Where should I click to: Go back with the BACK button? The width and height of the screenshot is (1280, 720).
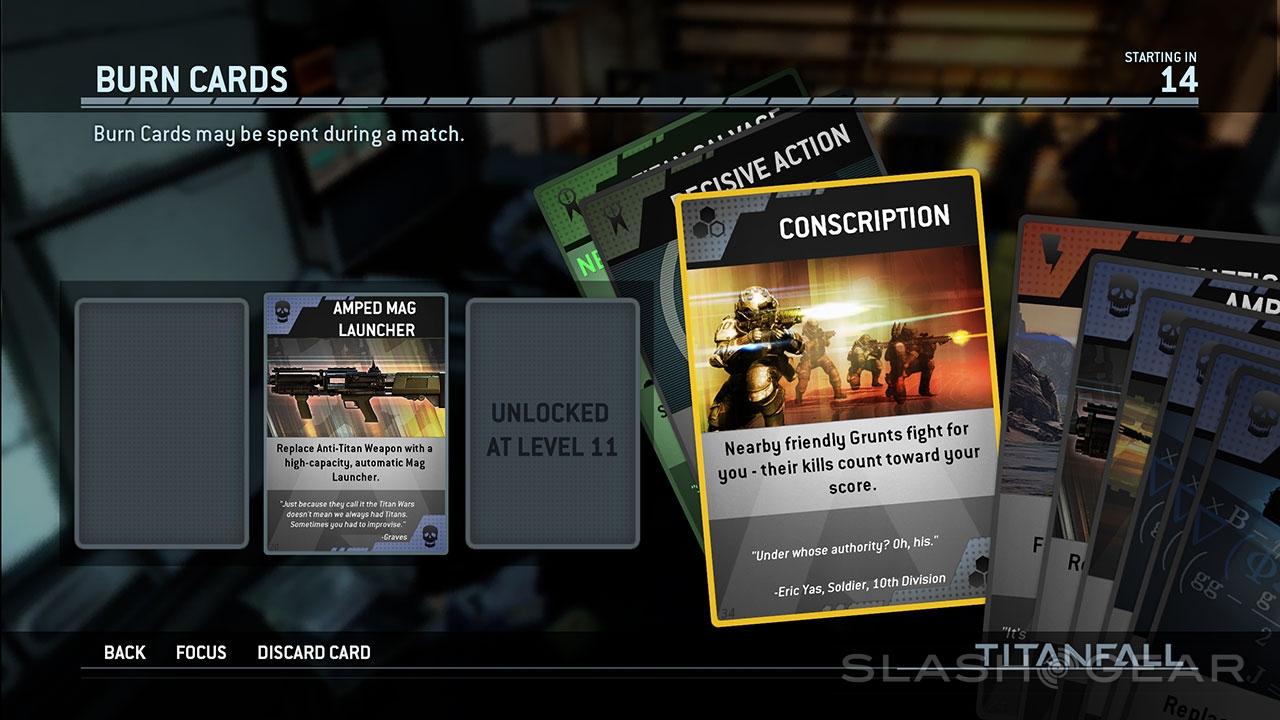pos(124,653)
